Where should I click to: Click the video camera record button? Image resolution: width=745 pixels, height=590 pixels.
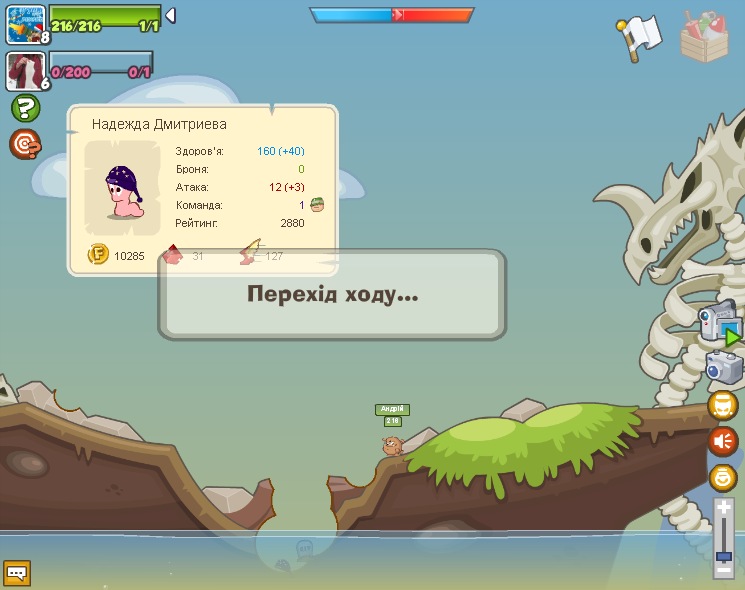(x=722, y=324)
